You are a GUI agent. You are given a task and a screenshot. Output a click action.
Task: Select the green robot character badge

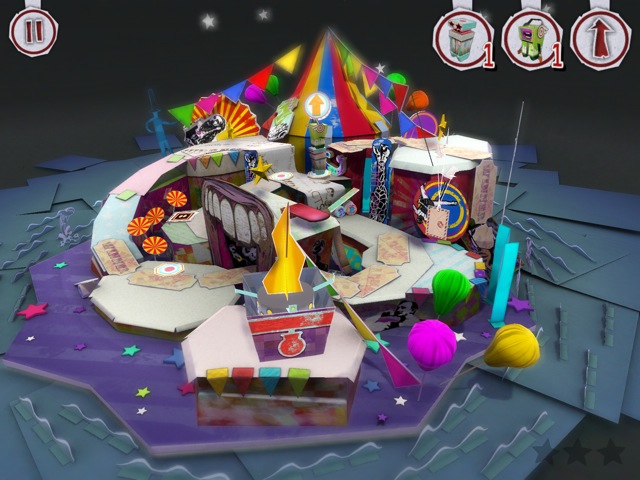point(532,42)
